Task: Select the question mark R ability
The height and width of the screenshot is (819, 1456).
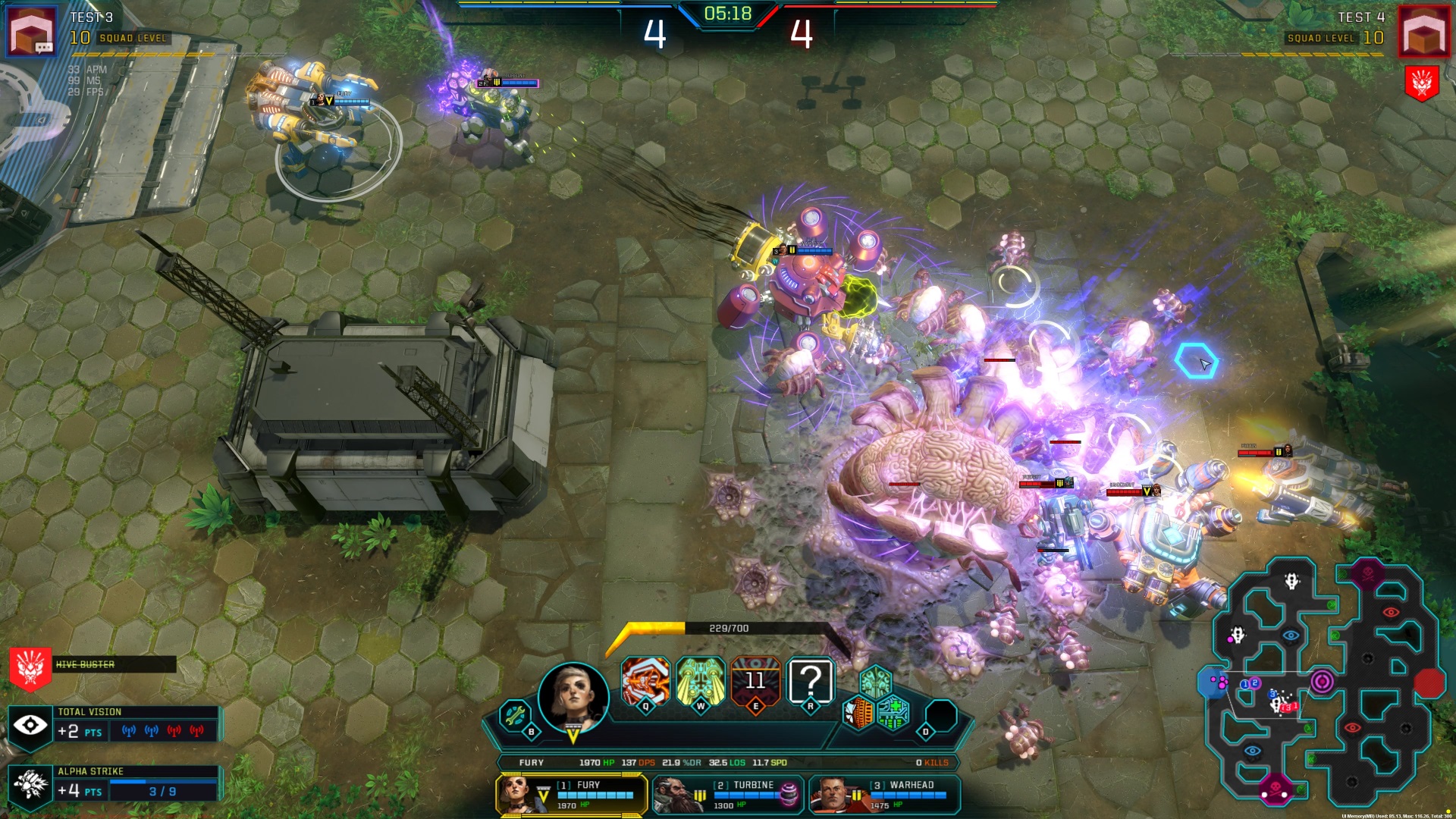Action: pyautogui.click(x=811, y=681)
